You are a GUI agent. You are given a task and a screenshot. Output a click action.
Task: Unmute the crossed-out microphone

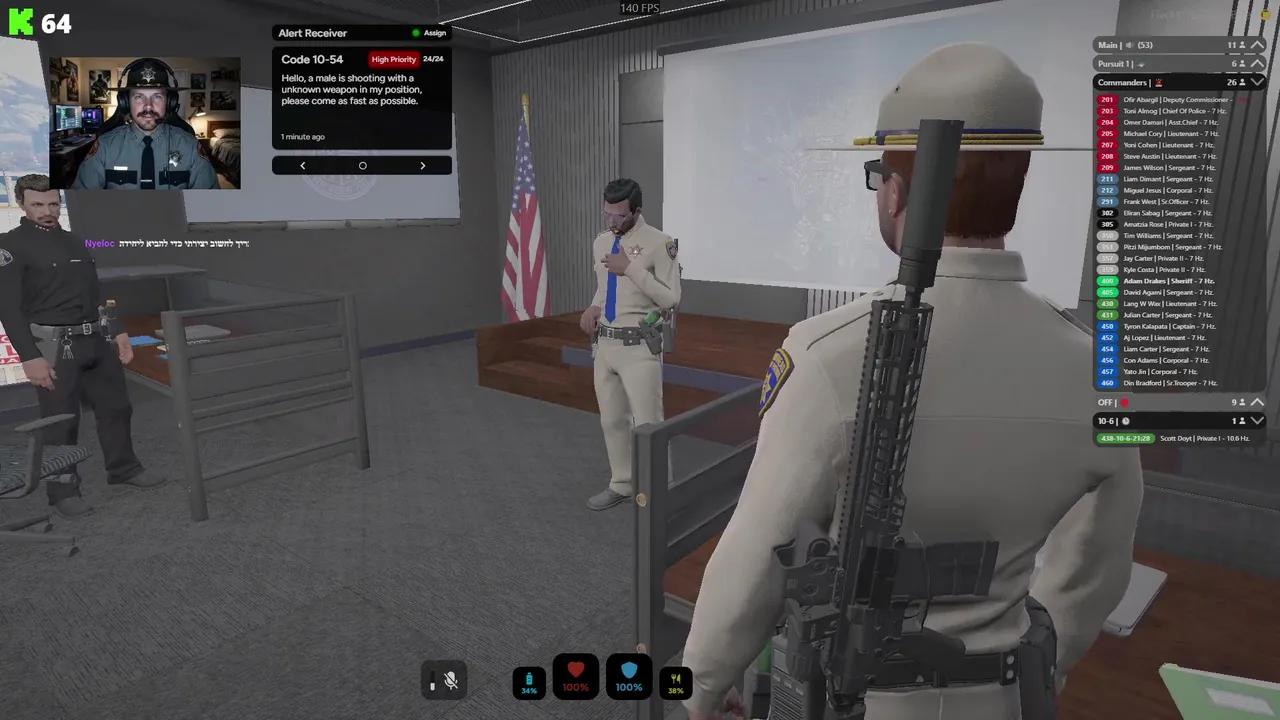[x=450, y=681]
